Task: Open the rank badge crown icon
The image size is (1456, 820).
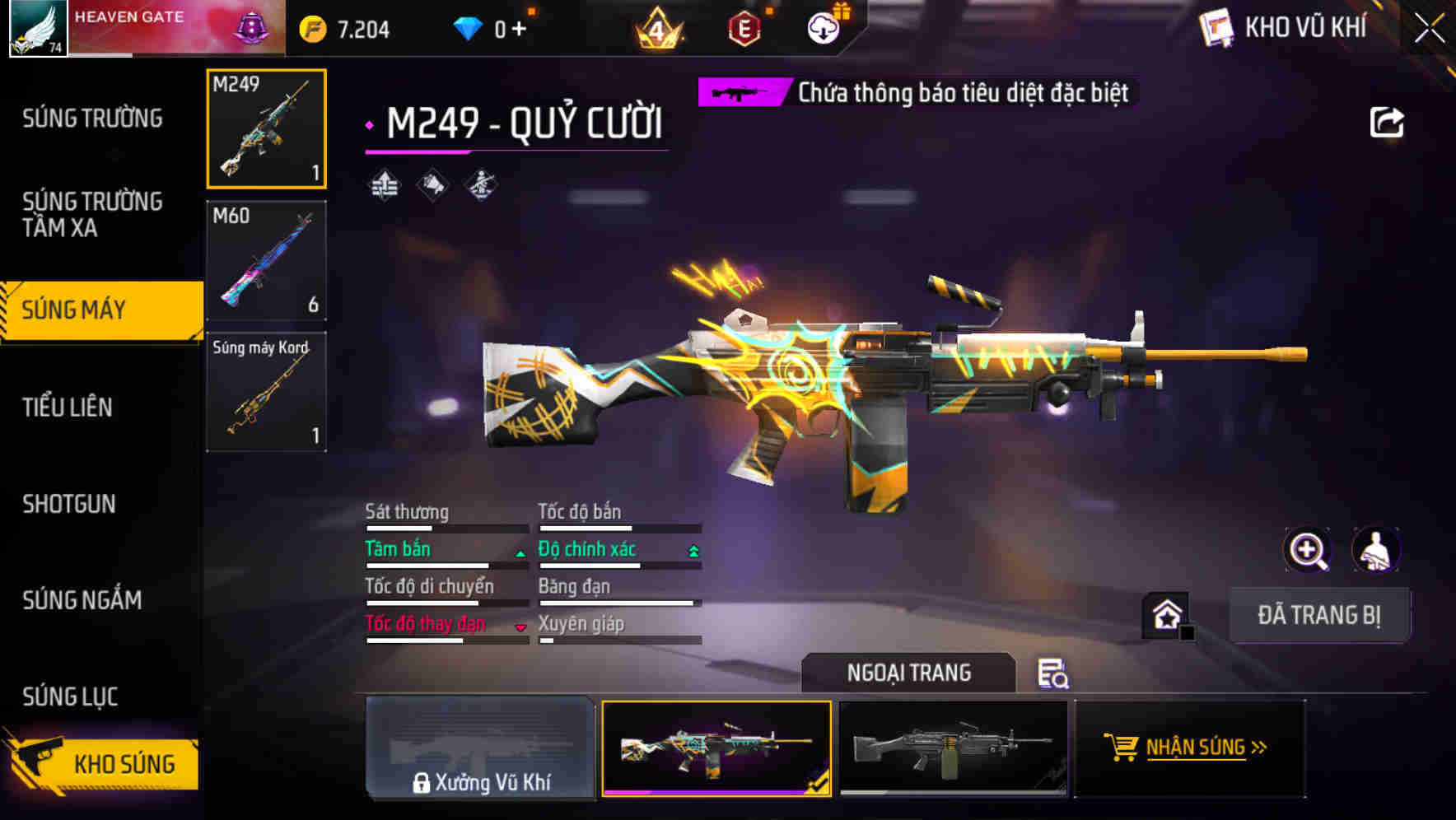Action: pos(659,27)
